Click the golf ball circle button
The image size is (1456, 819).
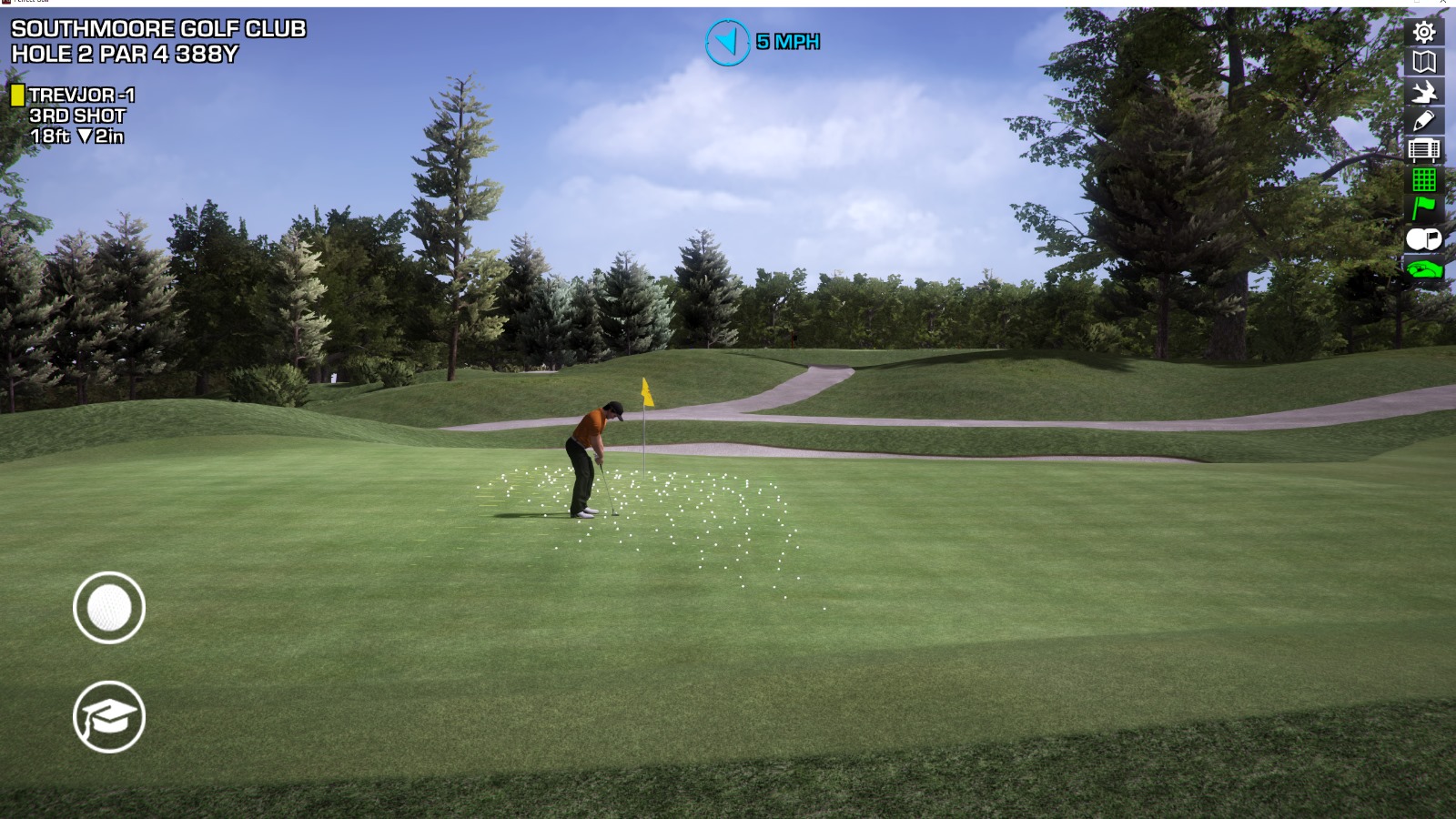pos(109,608)
